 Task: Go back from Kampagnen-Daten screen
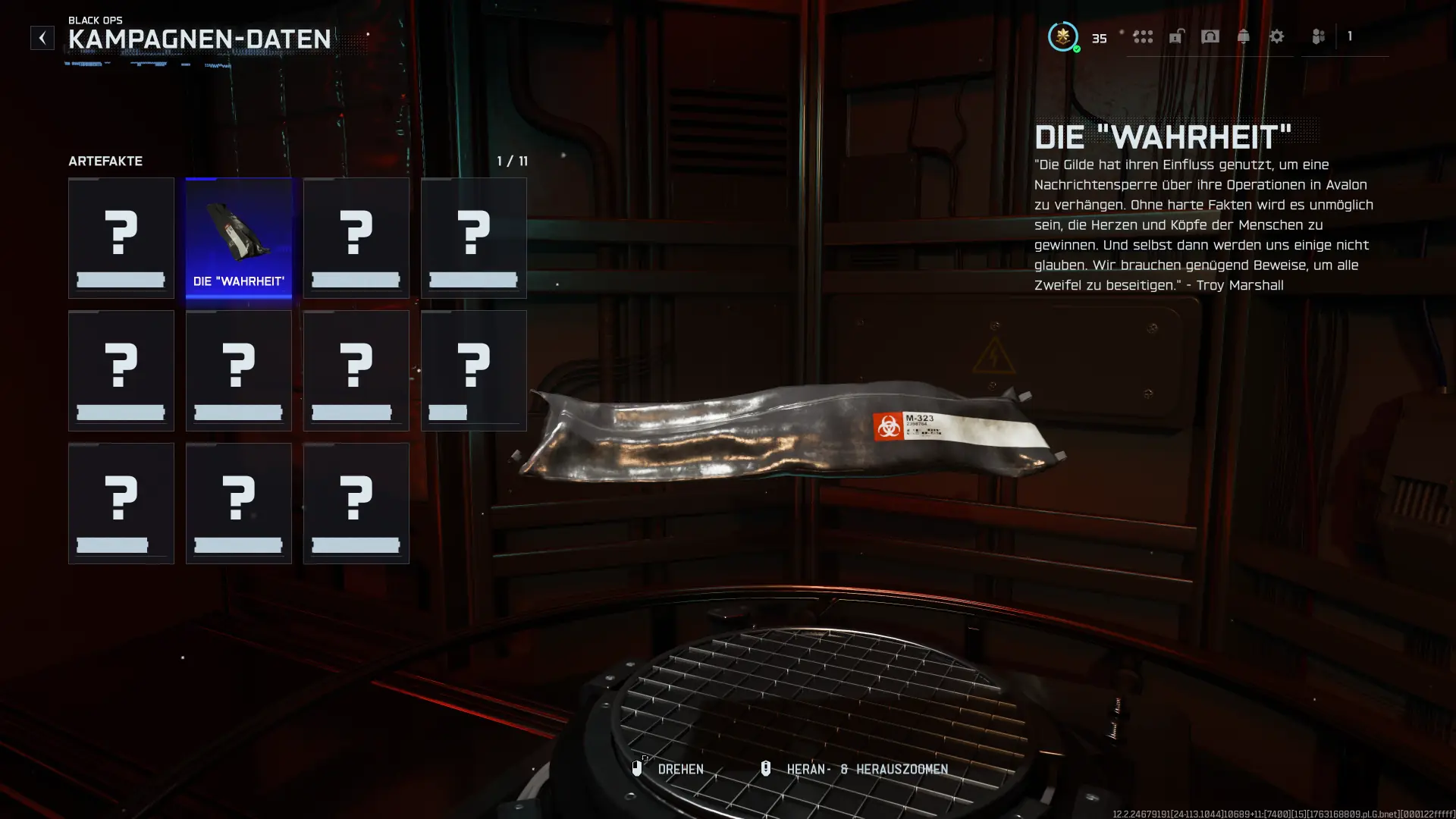pyautogui.click(x=42, y=38)
